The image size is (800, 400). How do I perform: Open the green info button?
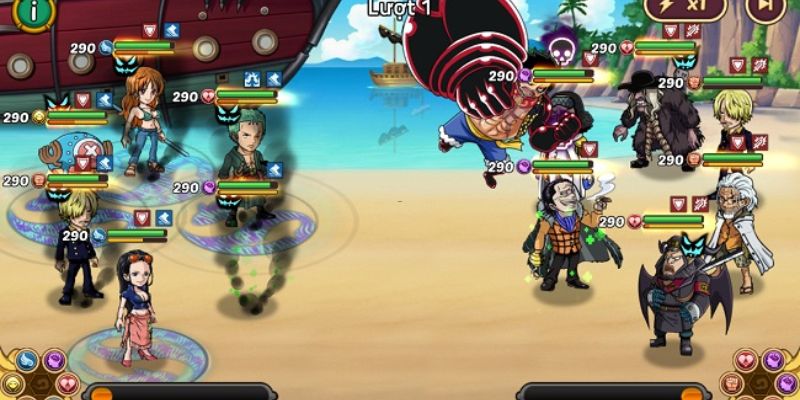34,10
